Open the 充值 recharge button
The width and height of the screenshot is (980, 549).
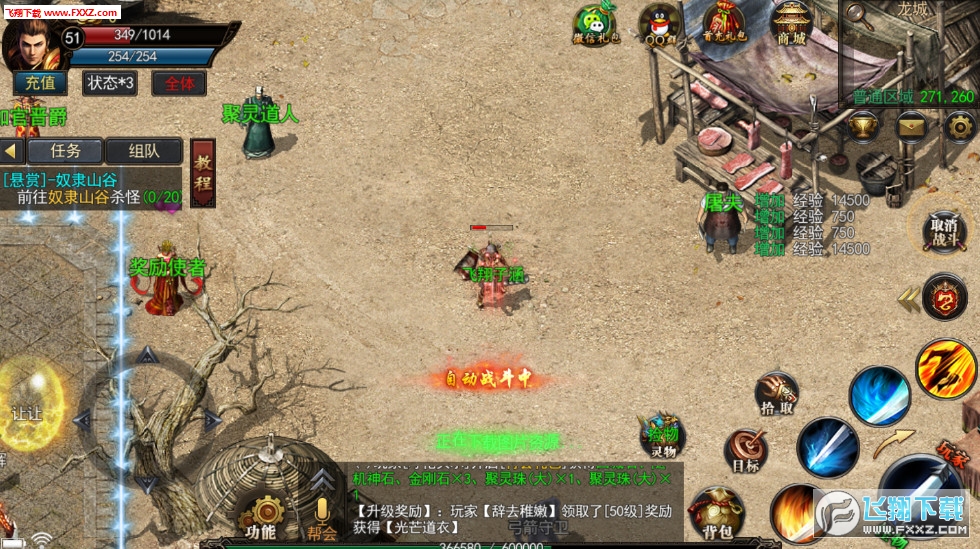(40, 83)
